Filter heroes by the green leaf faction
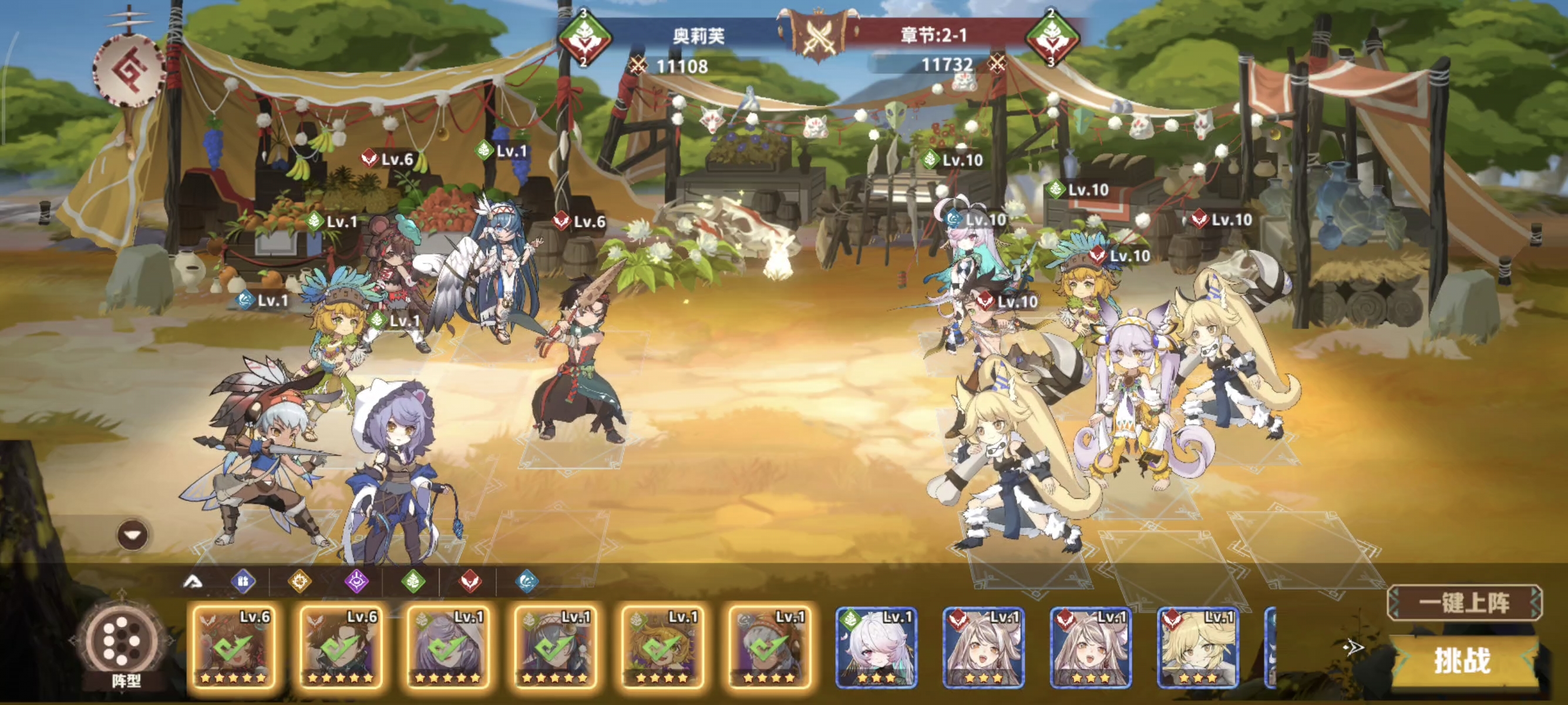1568x705 pixels. (413, 582)
